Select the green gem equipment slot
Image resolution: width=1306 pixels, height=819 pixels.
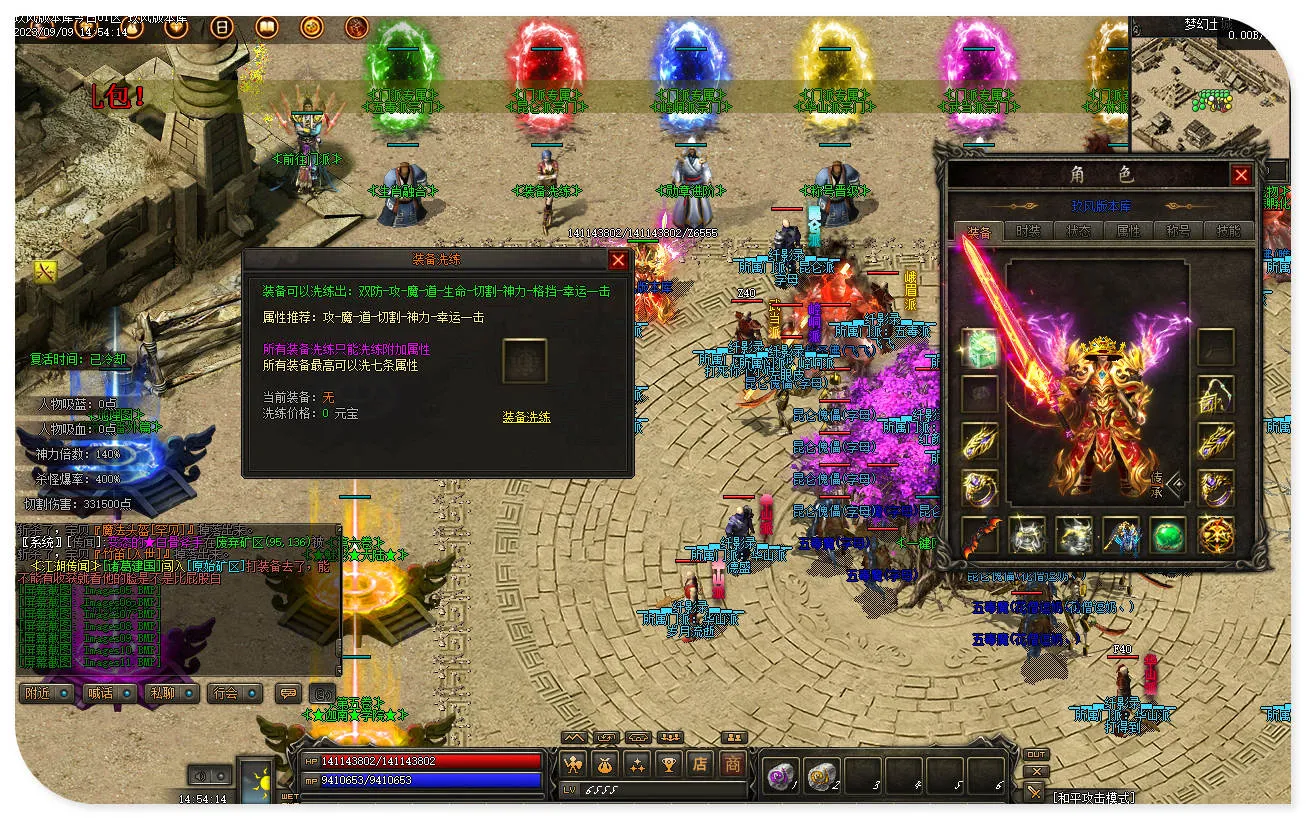pos(1168,536)
